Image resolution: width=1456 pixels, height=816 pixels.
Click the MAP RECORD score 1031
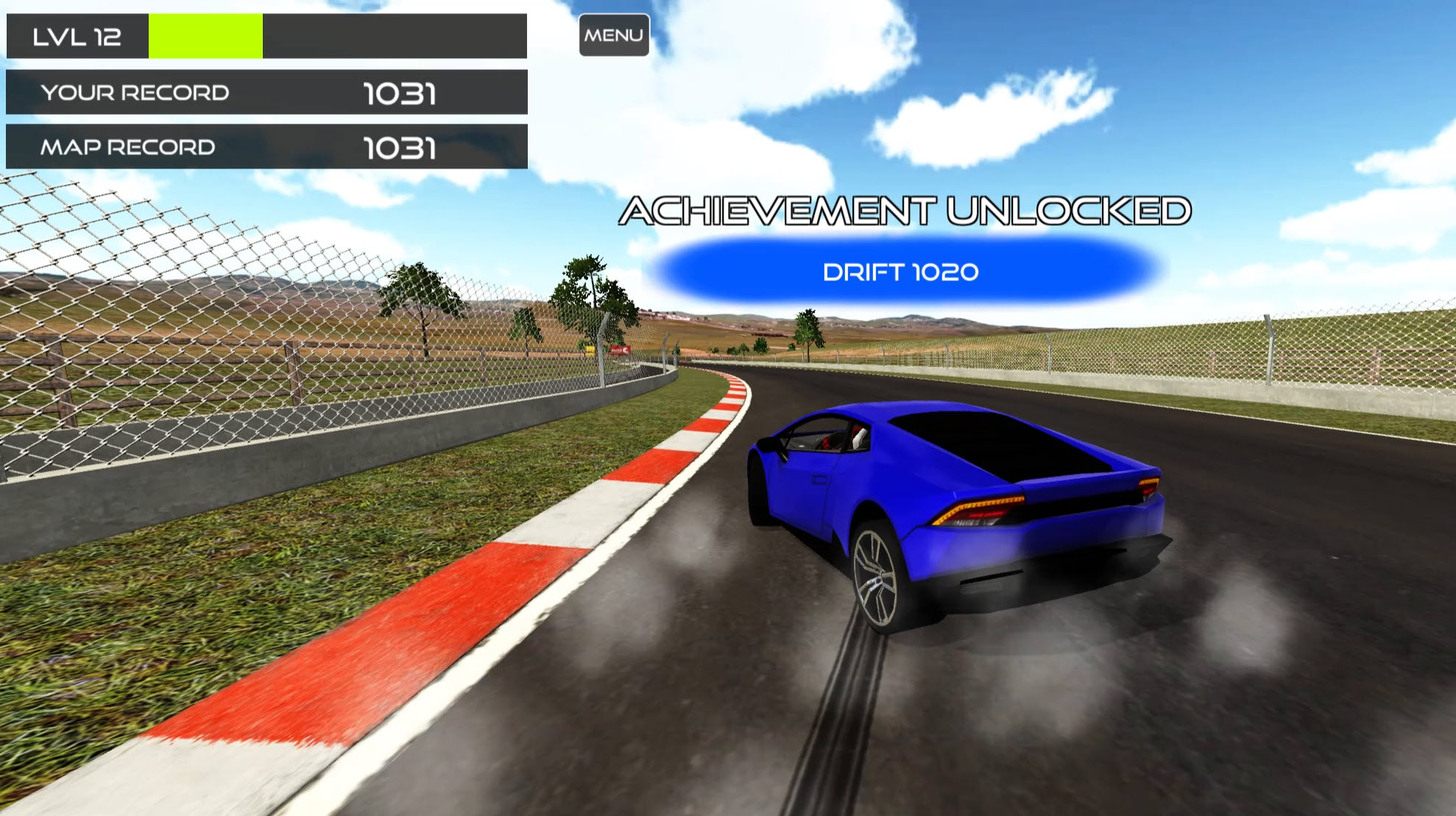pyautogui.click(x=398, y=147)
